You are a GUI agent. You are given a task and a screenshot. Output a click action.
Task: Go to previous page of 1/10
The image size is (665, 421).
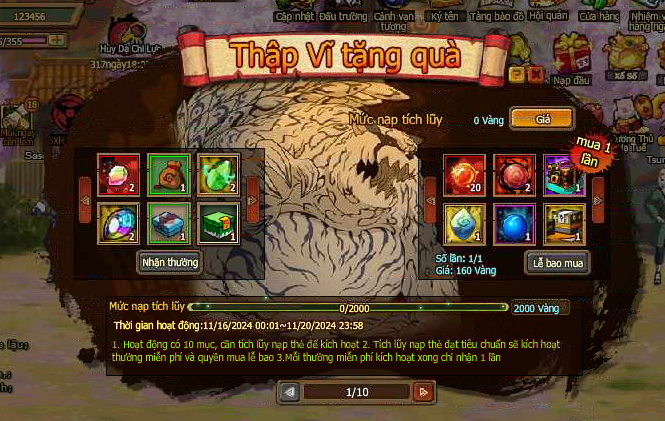[290, 392]
